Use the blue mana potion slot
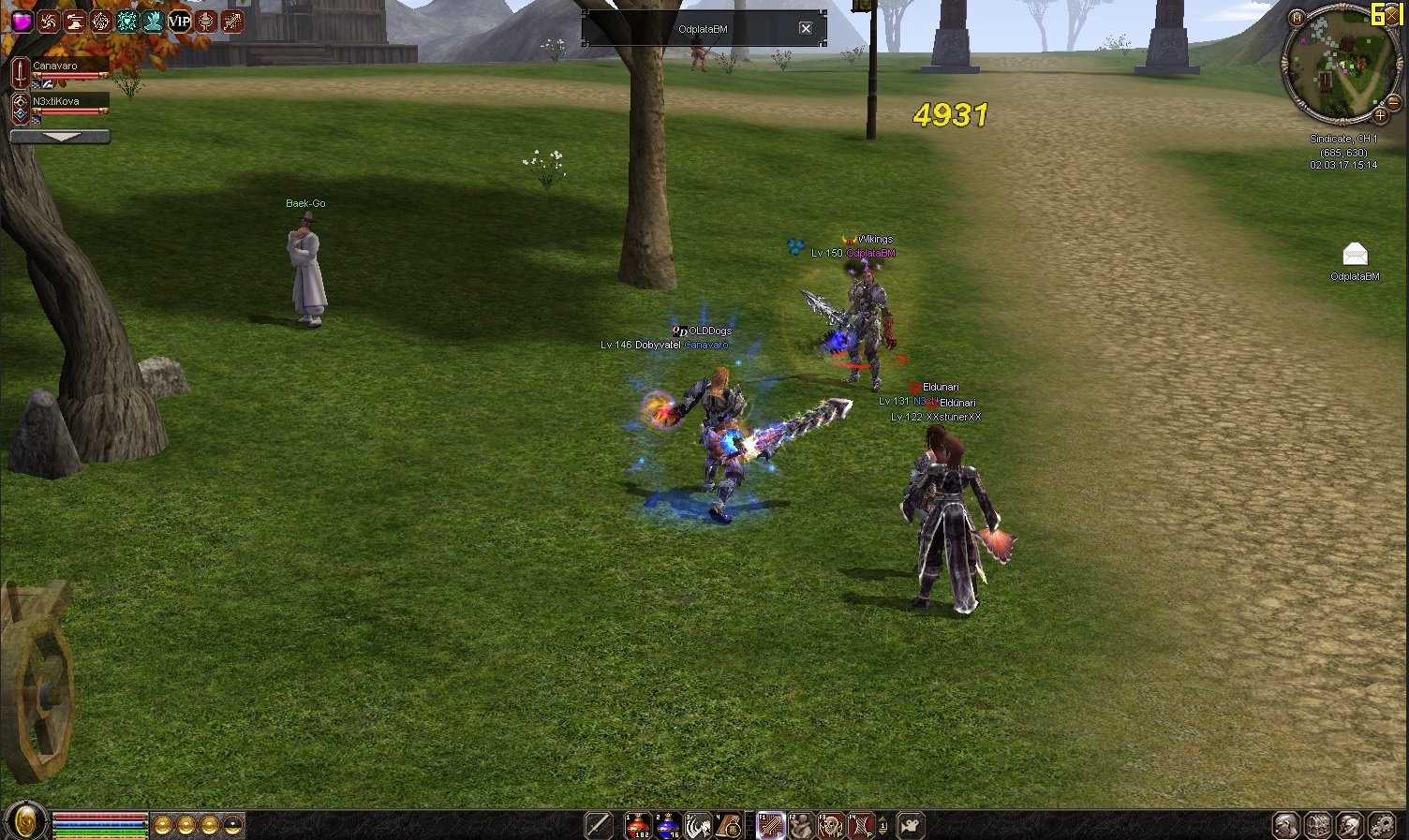Screen dimensions: 1409x840 click(667, 825)
